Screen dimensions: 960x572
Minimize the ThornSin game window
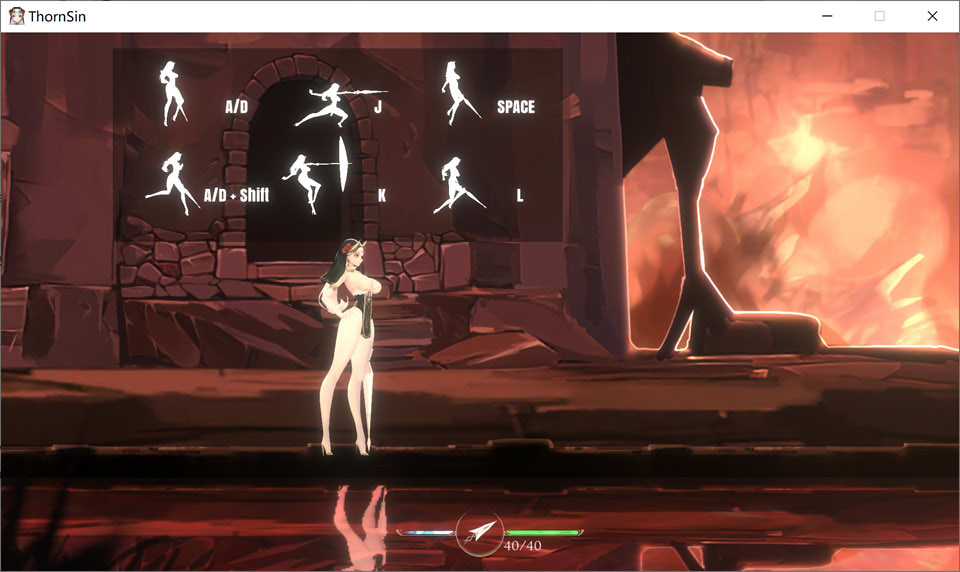(x=827, y=16)
